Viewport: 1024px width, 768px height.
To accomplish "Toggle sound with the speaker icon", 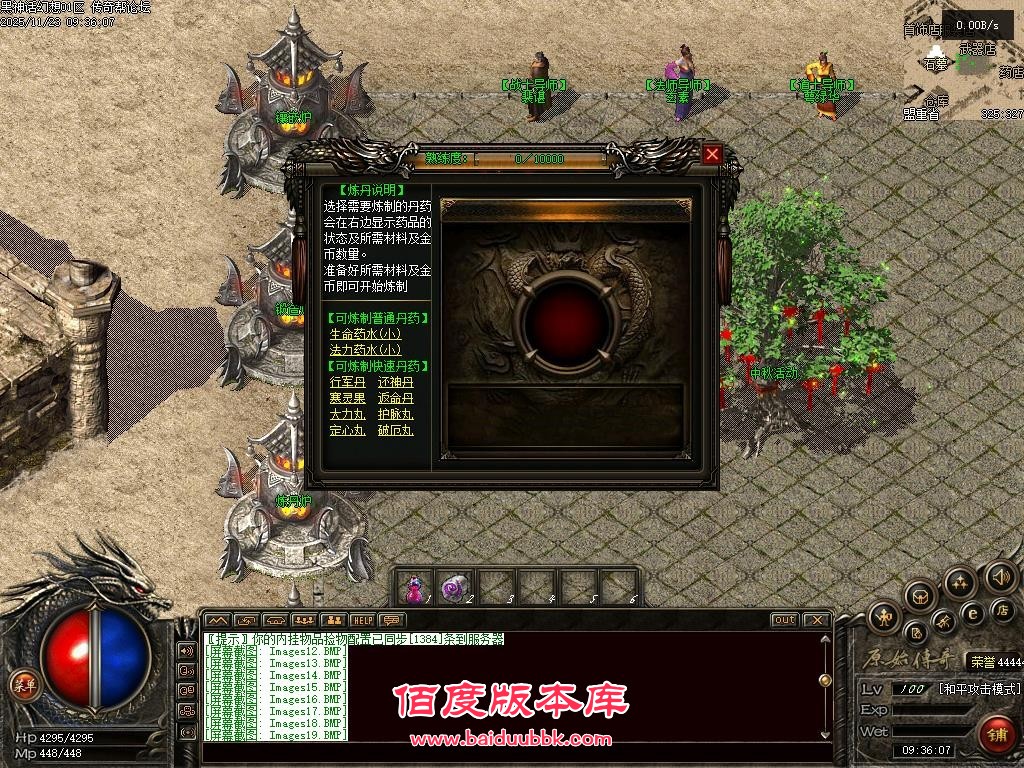I will click(x=1000, y=577).
